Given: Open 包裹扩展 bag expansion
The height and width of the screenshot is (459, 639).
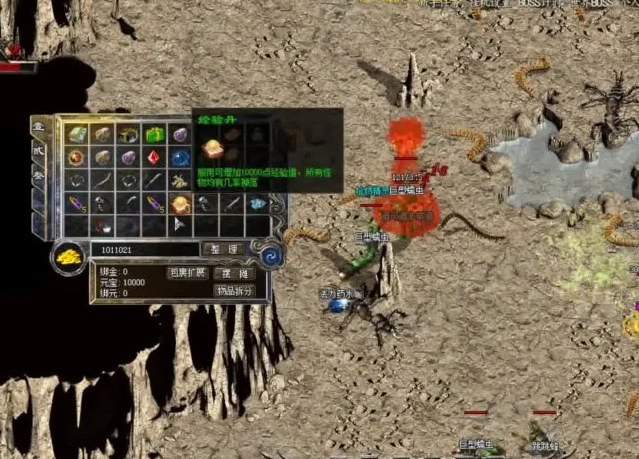Looking at the screenshot, I should pyautogui.click(x=187, y=272).
